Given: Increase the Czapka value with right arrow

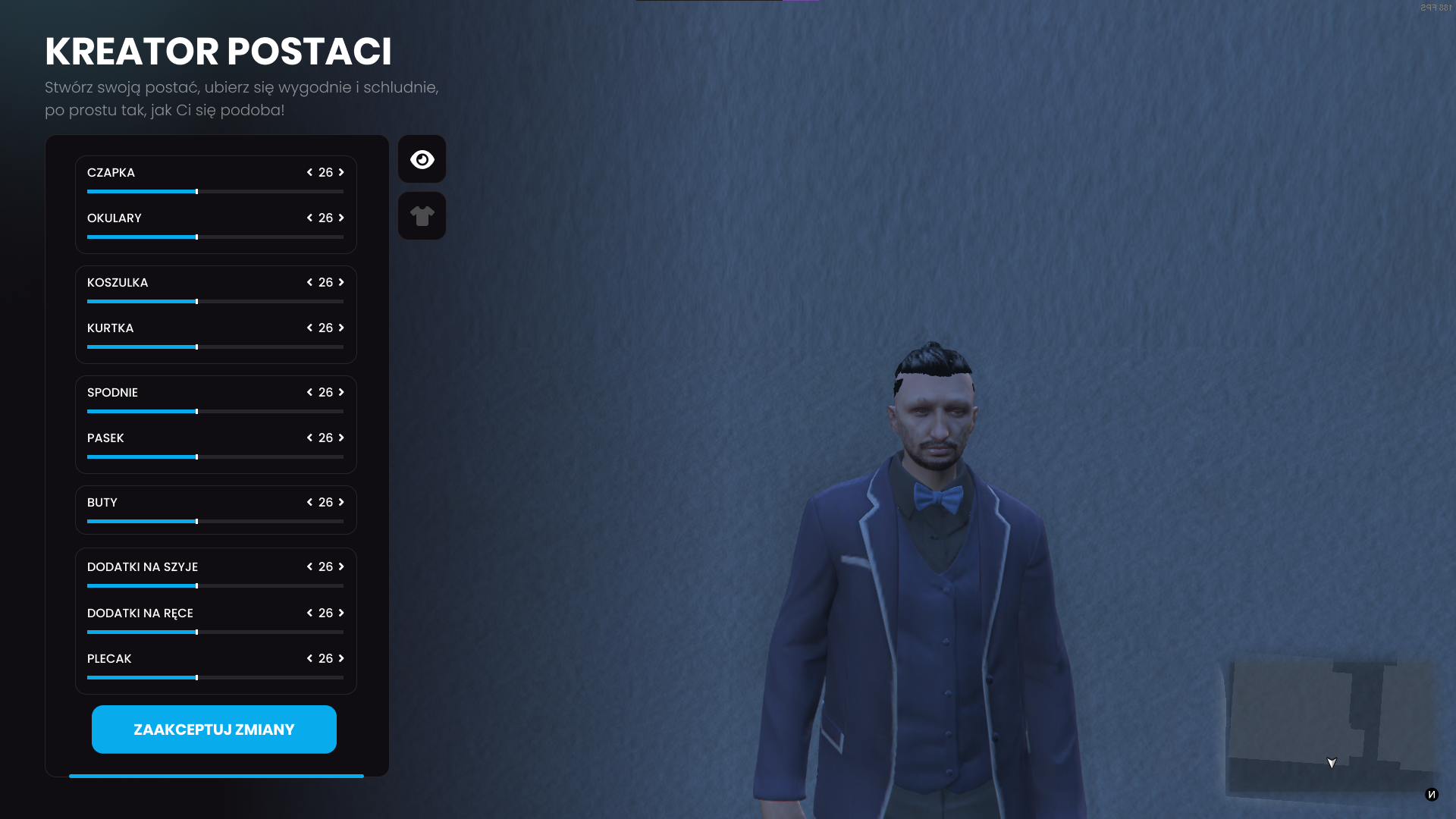Looking at the screenshot, I should click(341, 172).
